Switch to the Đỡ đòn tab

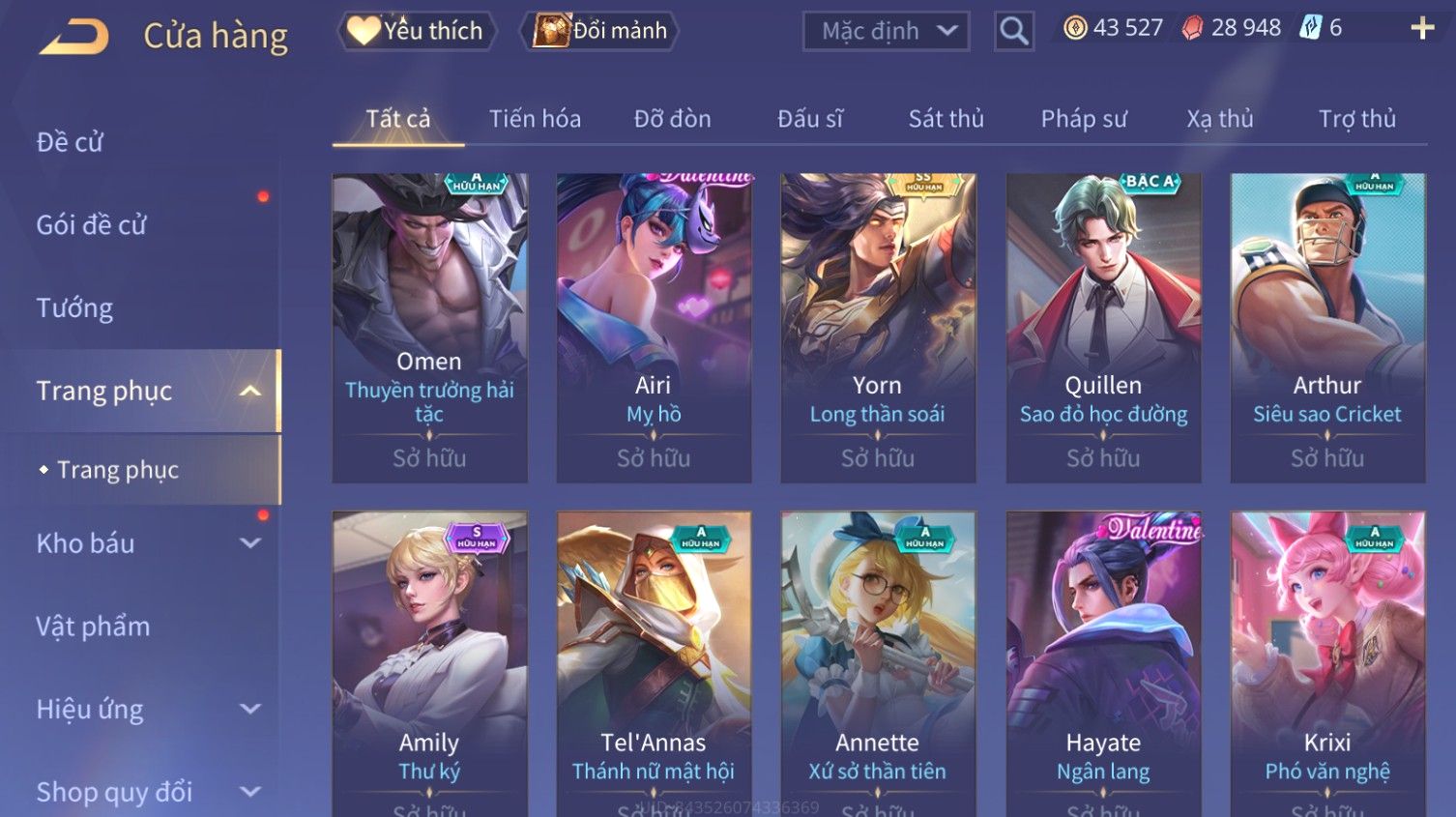click(x=672, y=119)
